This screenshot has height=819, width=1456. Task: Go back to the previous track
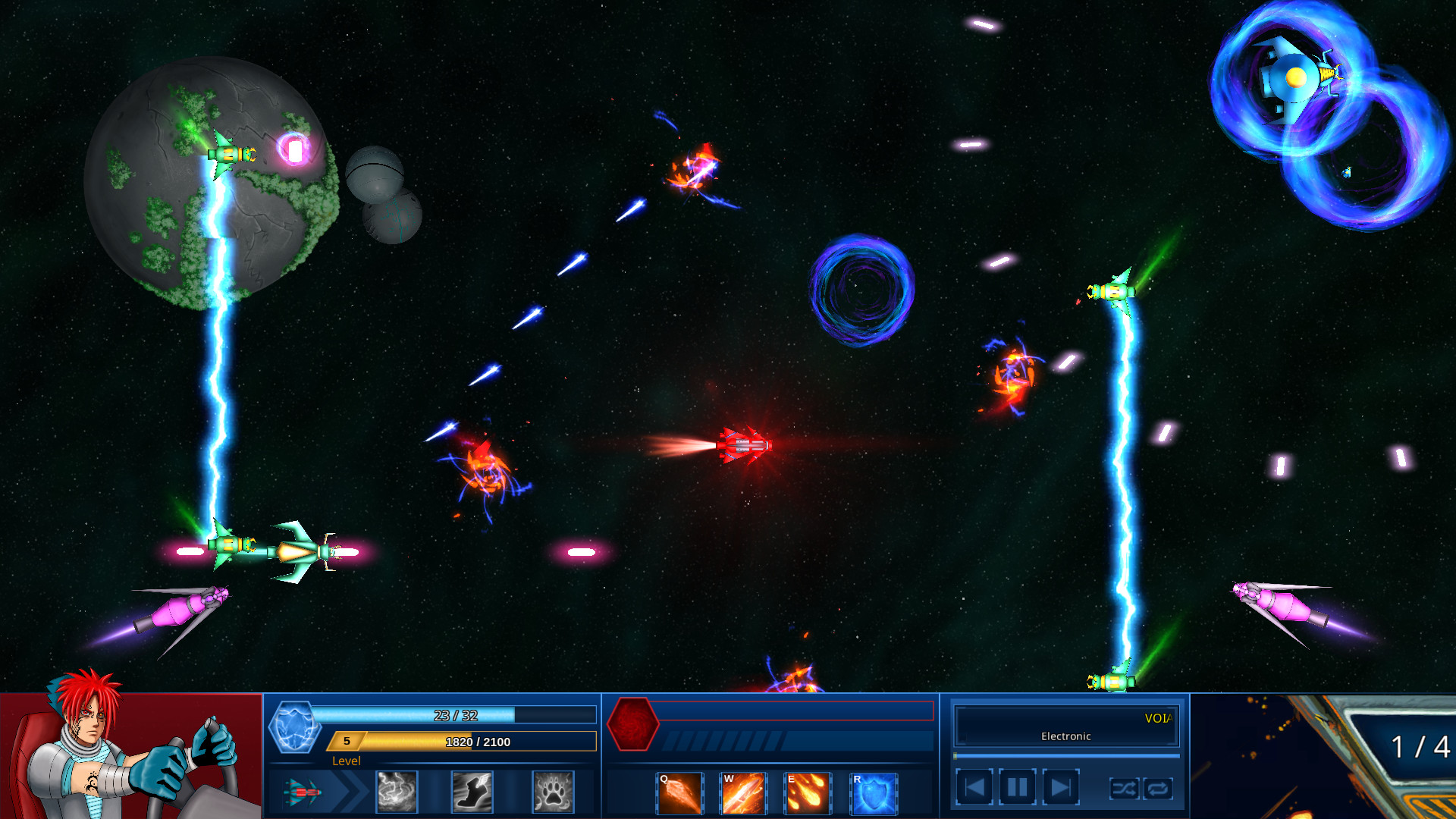(x=975, y=786)
